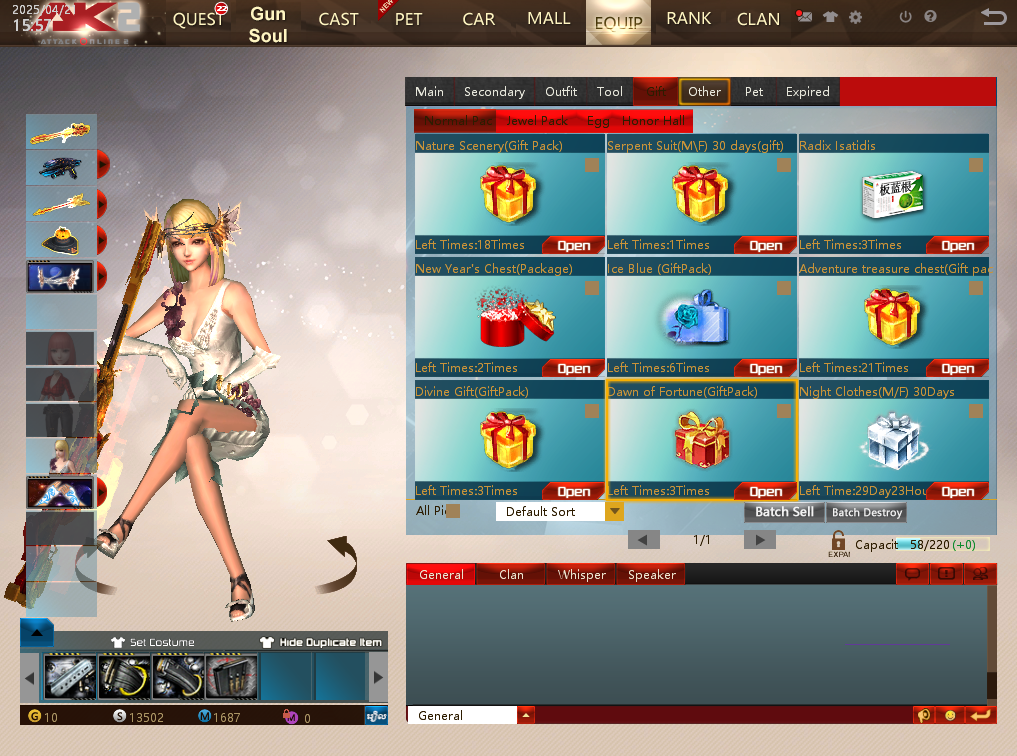Viewport: 1017px width, 756px height.
Task: Go to the MALL shop
Action: pos(548,19)
